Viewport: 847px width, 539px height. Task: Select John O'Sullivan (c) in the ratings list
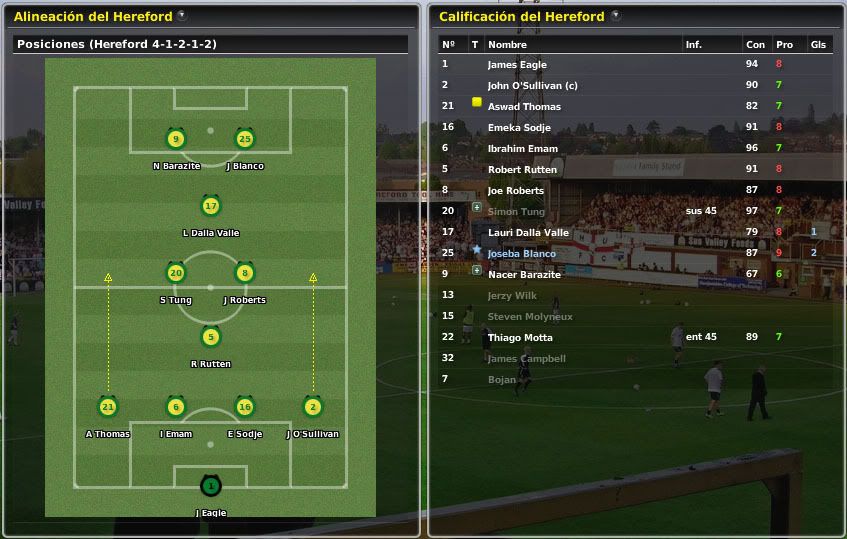(x=532, y=86)
